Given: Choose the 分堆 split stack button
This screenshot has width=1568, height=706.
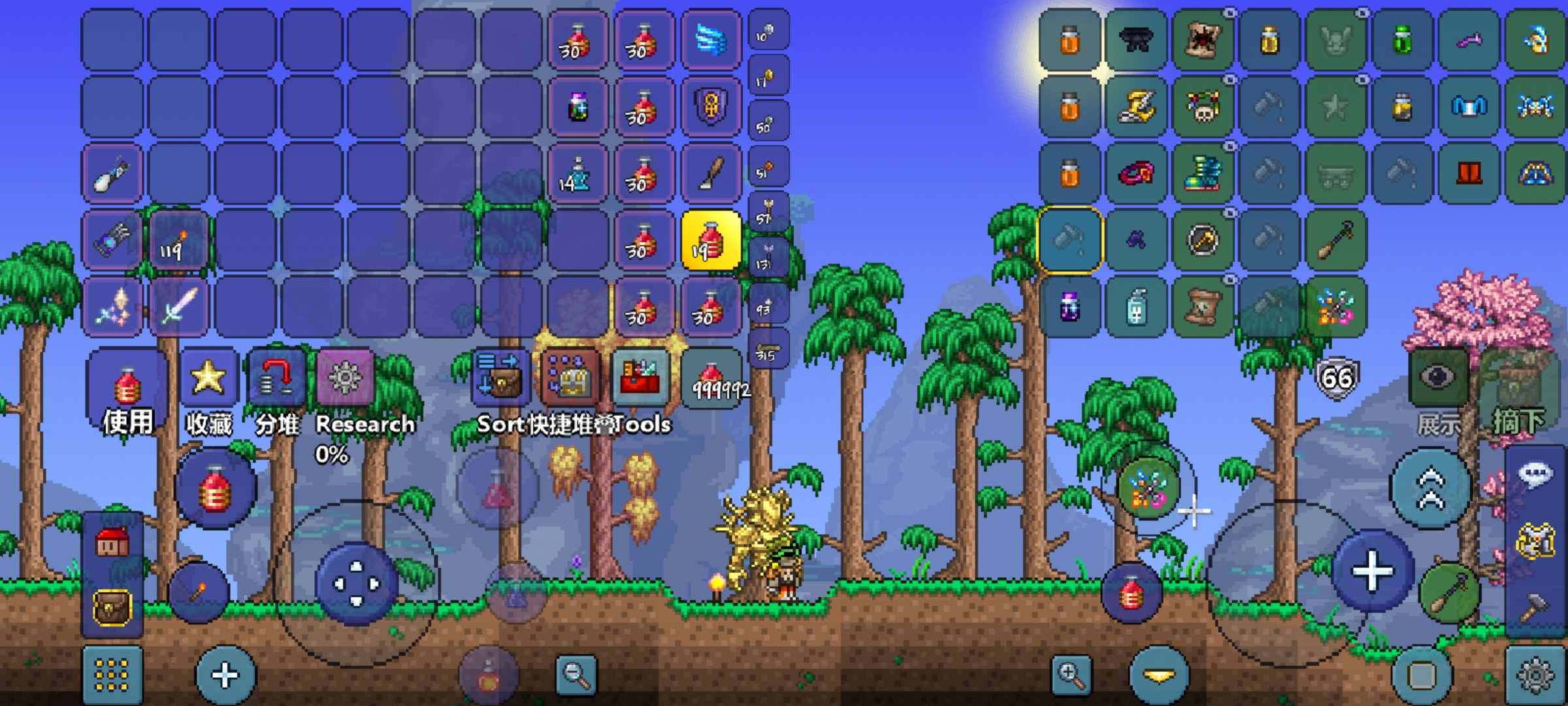Looking at the screenshot, I should [x=276, y=378].
